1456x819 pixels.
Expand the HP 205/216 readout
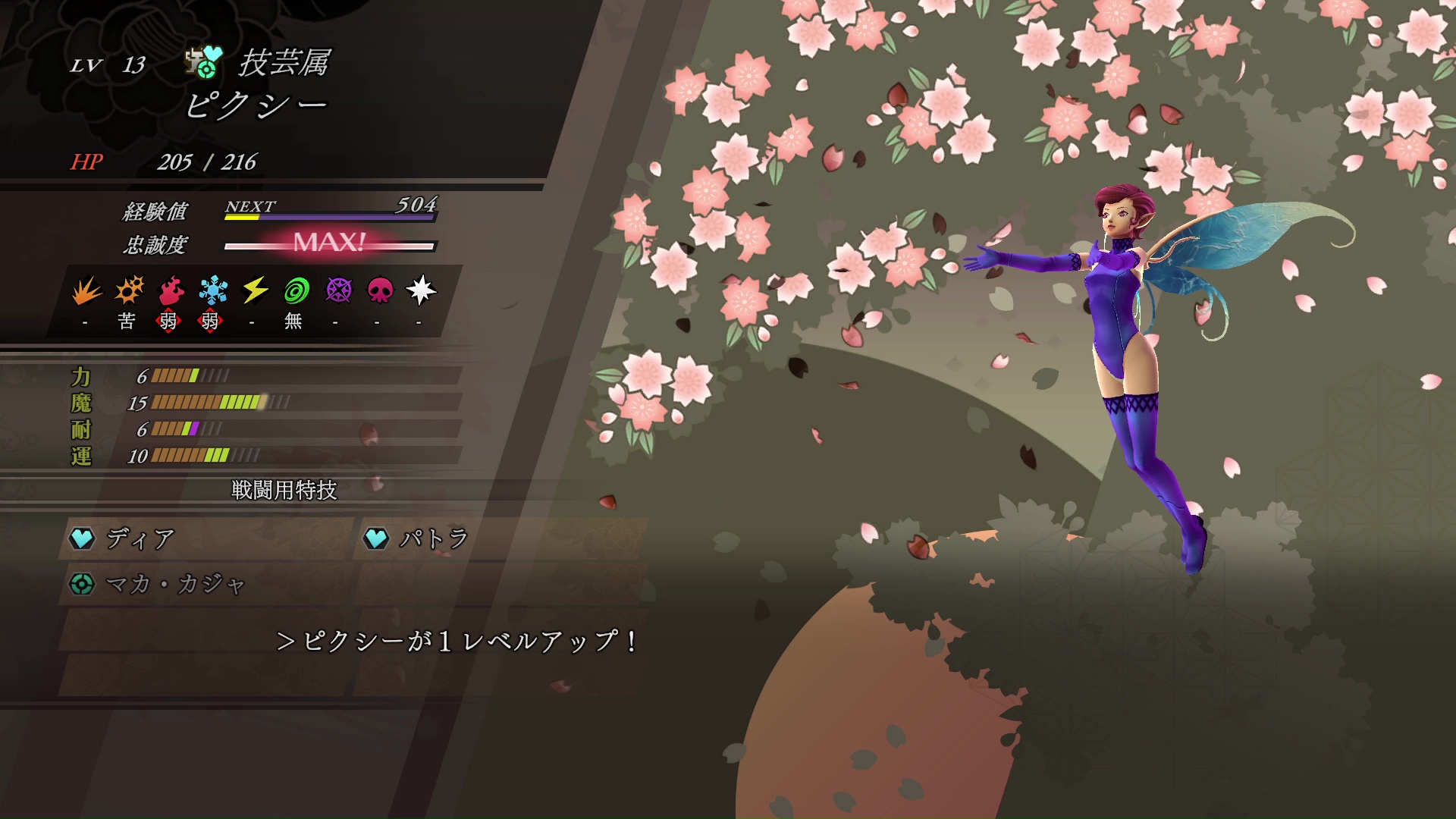(x=163, y=162)
